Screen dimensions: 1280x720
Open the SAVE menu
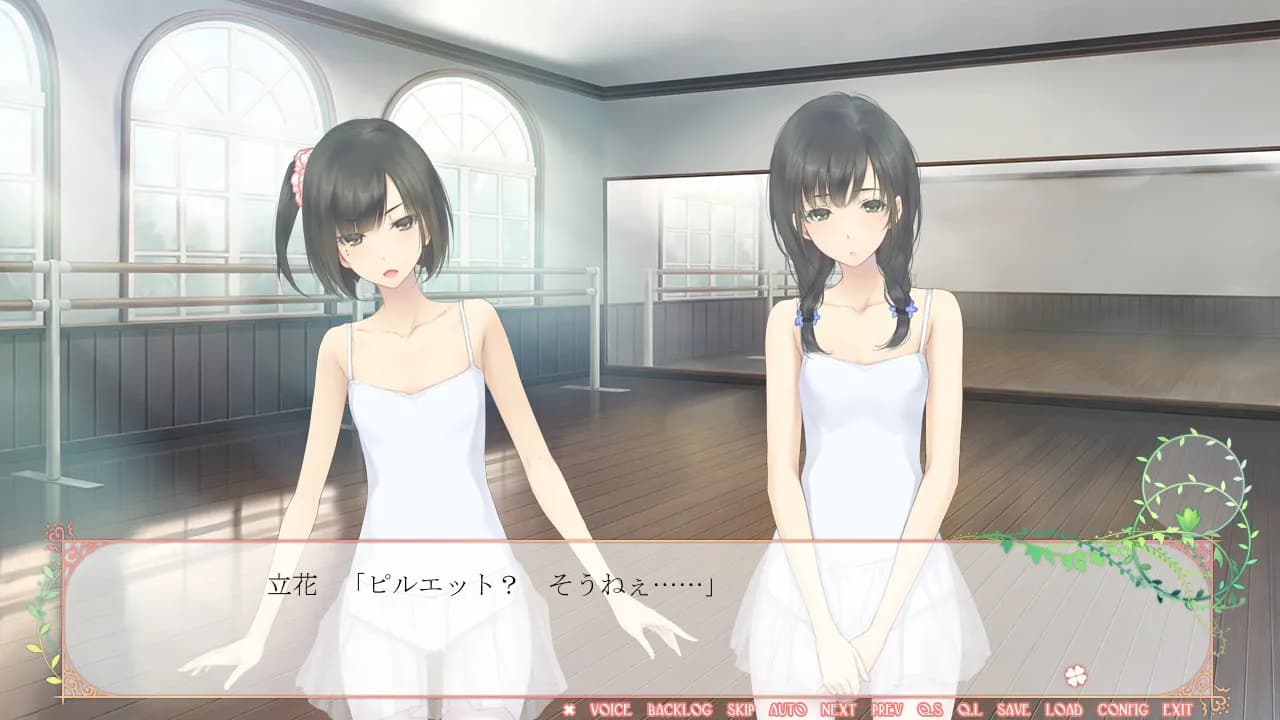click(1013, 709)
